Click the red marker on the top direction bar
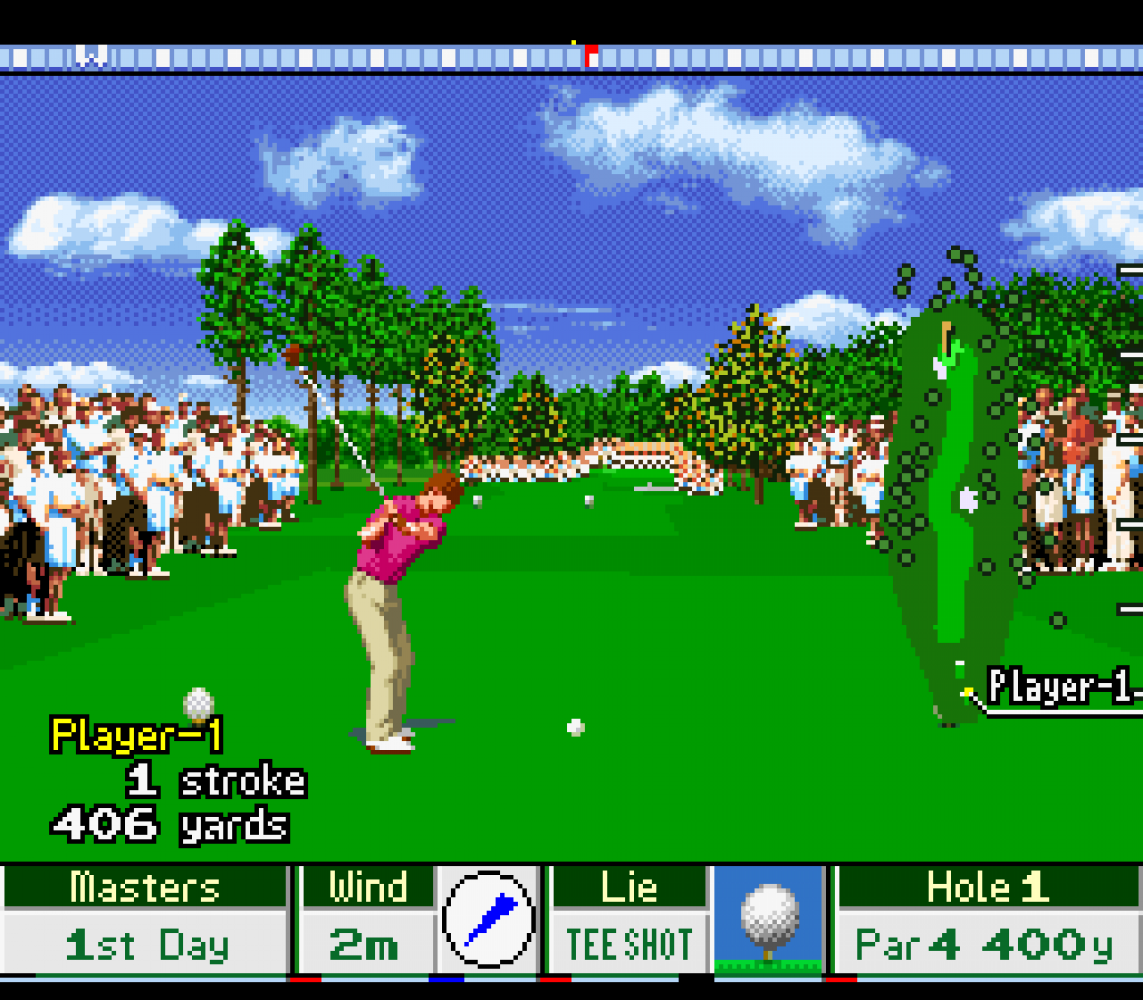This screenshot has width=1143, height=1000. 591,56
